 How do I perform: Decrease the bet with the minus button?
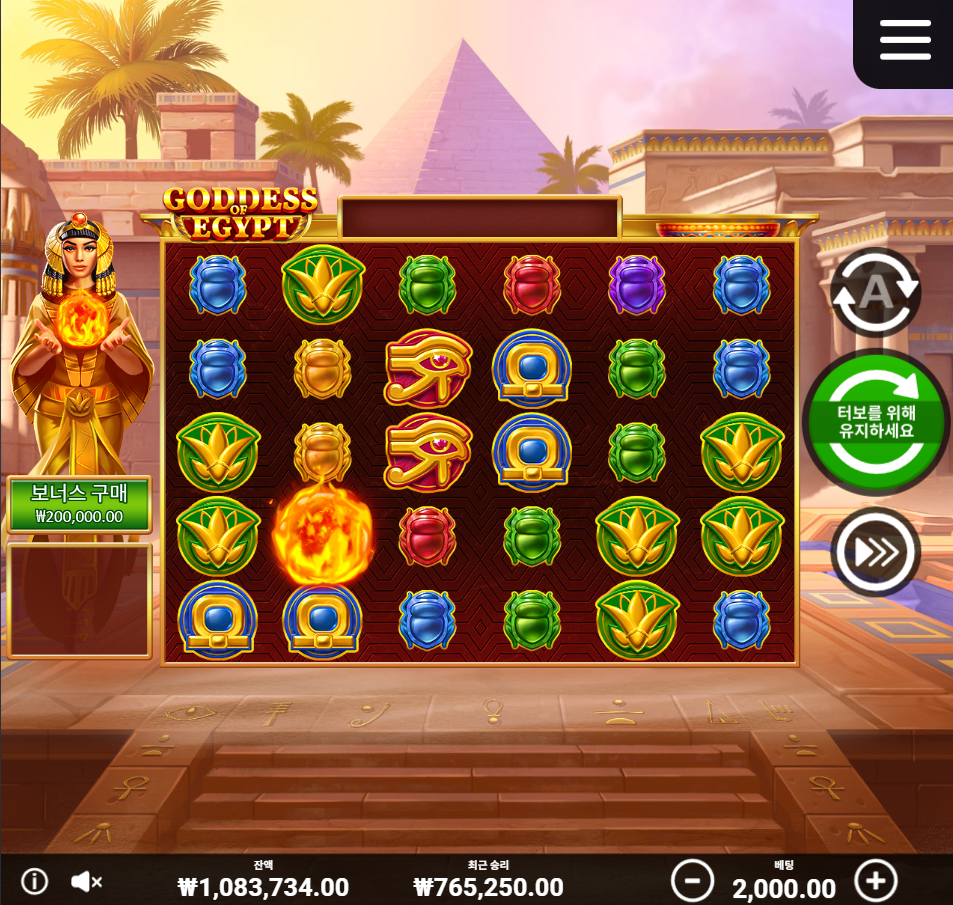pyautogui.click(x=692, y=881)
